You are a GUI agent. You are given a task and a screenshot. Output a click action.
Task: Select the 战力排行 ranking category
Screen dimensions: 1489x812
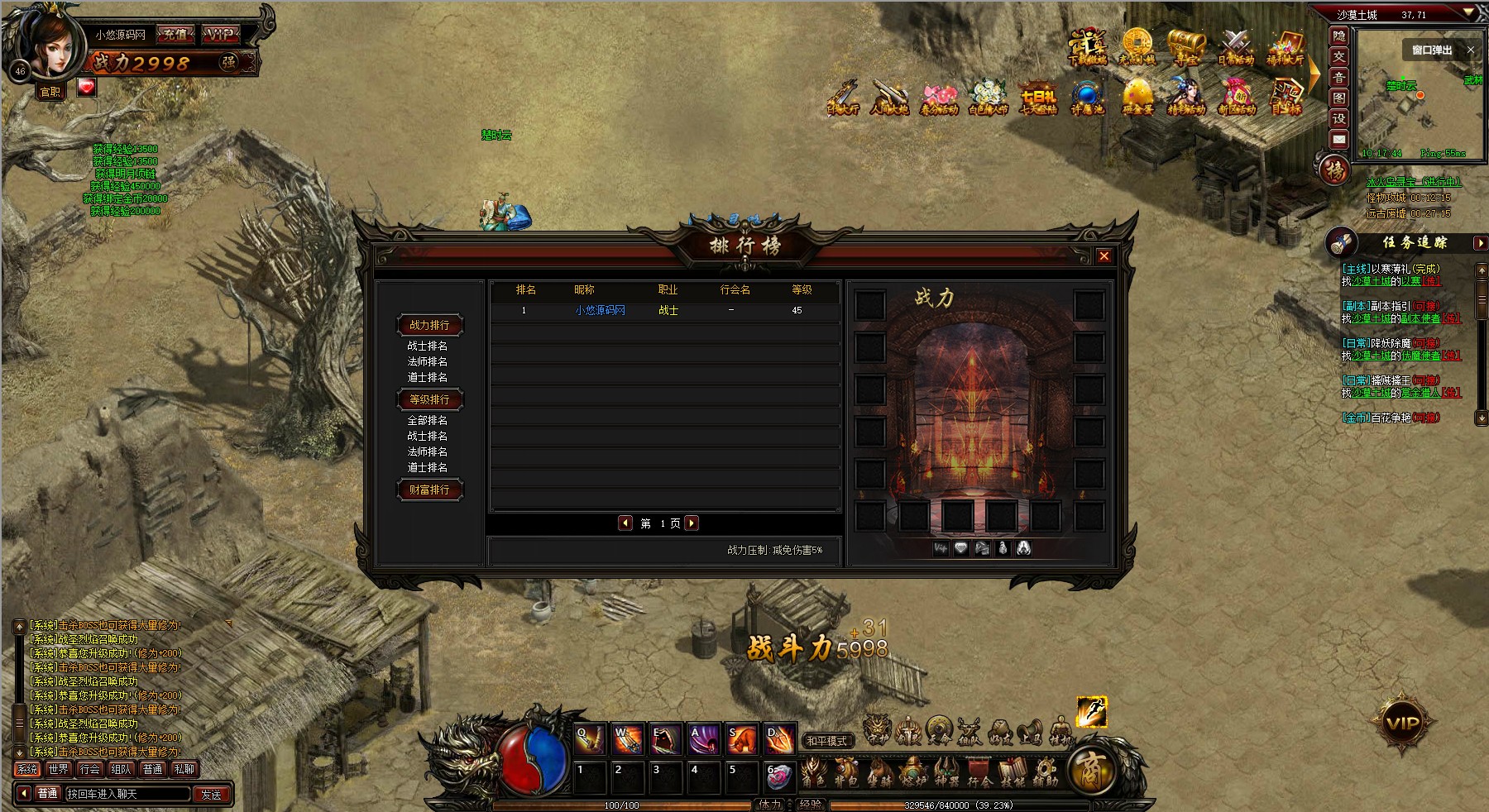pos(429,325)
